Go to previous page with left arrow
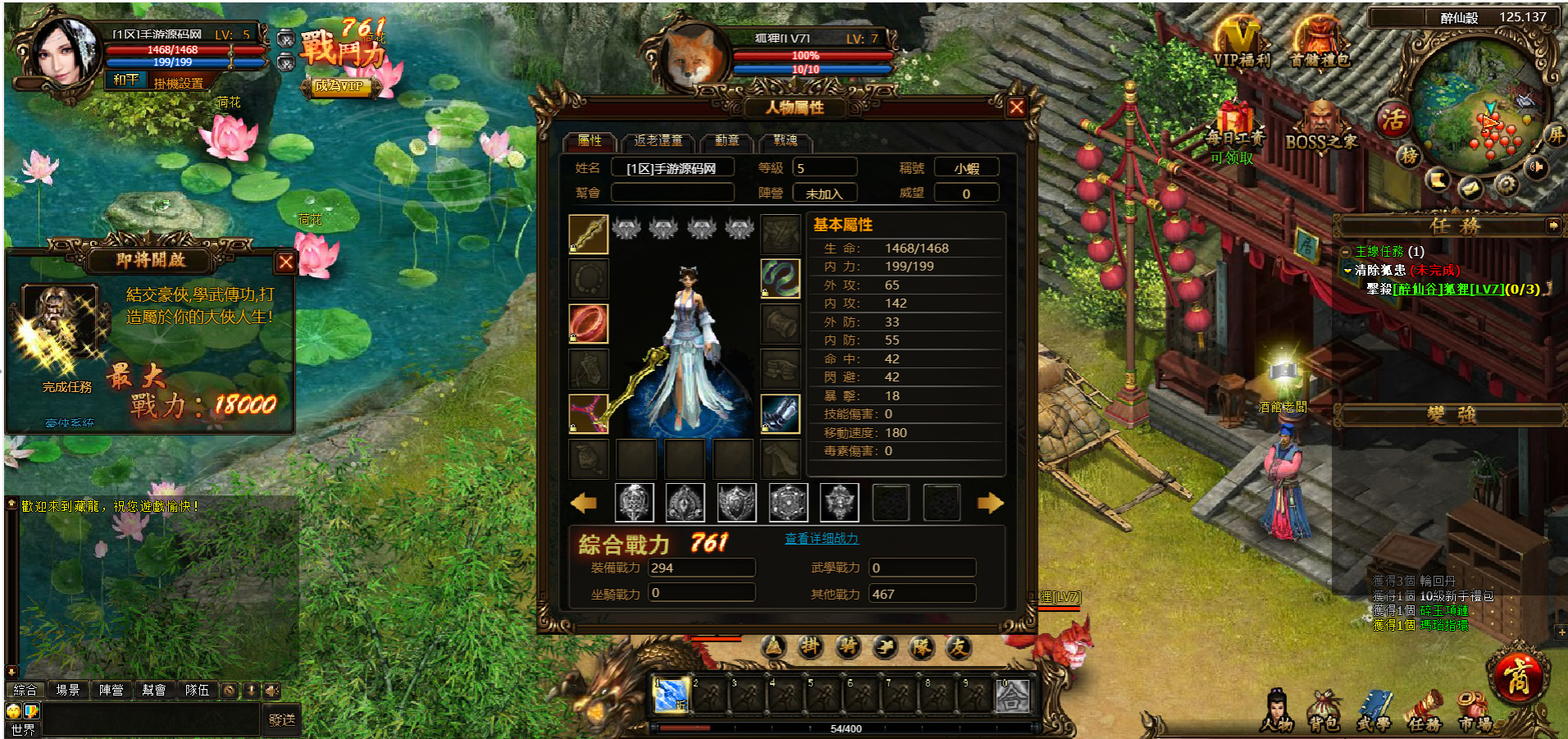The width and height of the screenshot is (1568, 739). click(584, 503)
